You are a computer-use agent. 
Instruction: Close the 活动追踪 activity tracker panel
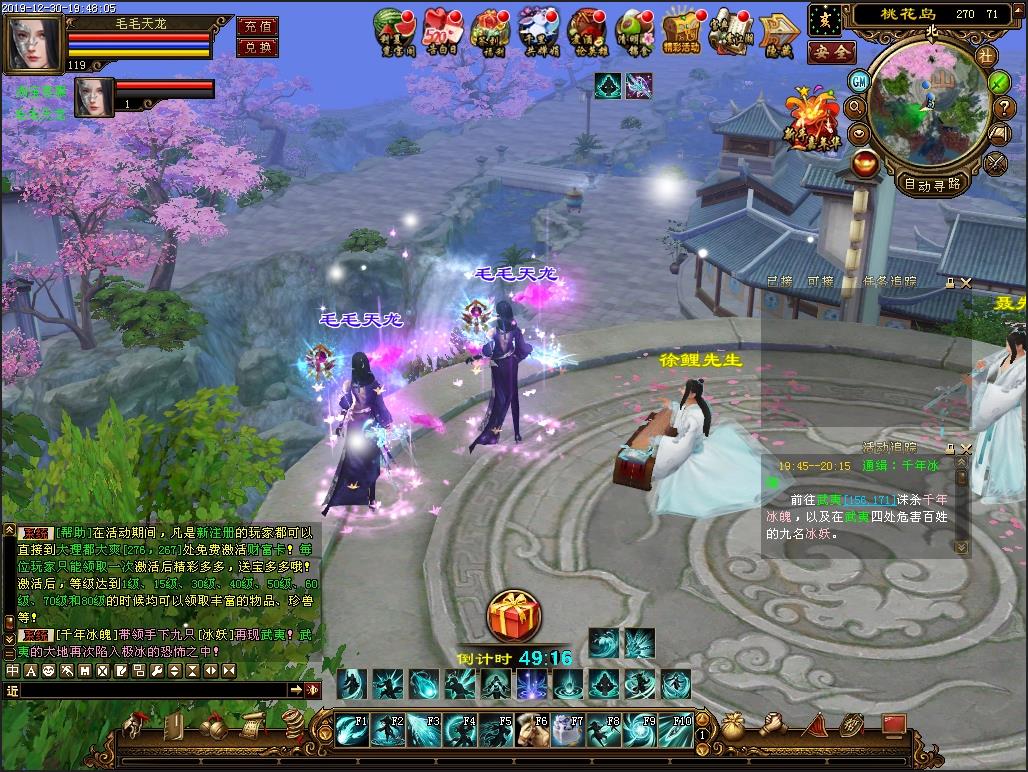(x=965, y=449)
